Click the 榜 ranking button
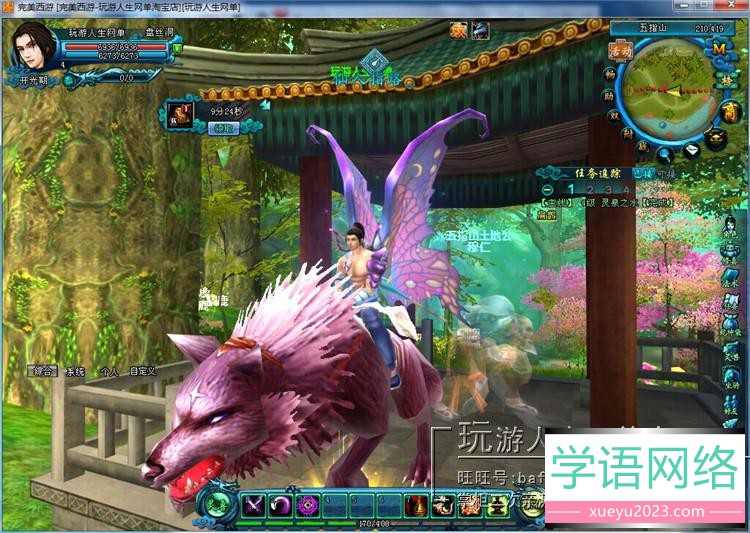Viewport: 750px width, 533px height. [x=724, y=80]
